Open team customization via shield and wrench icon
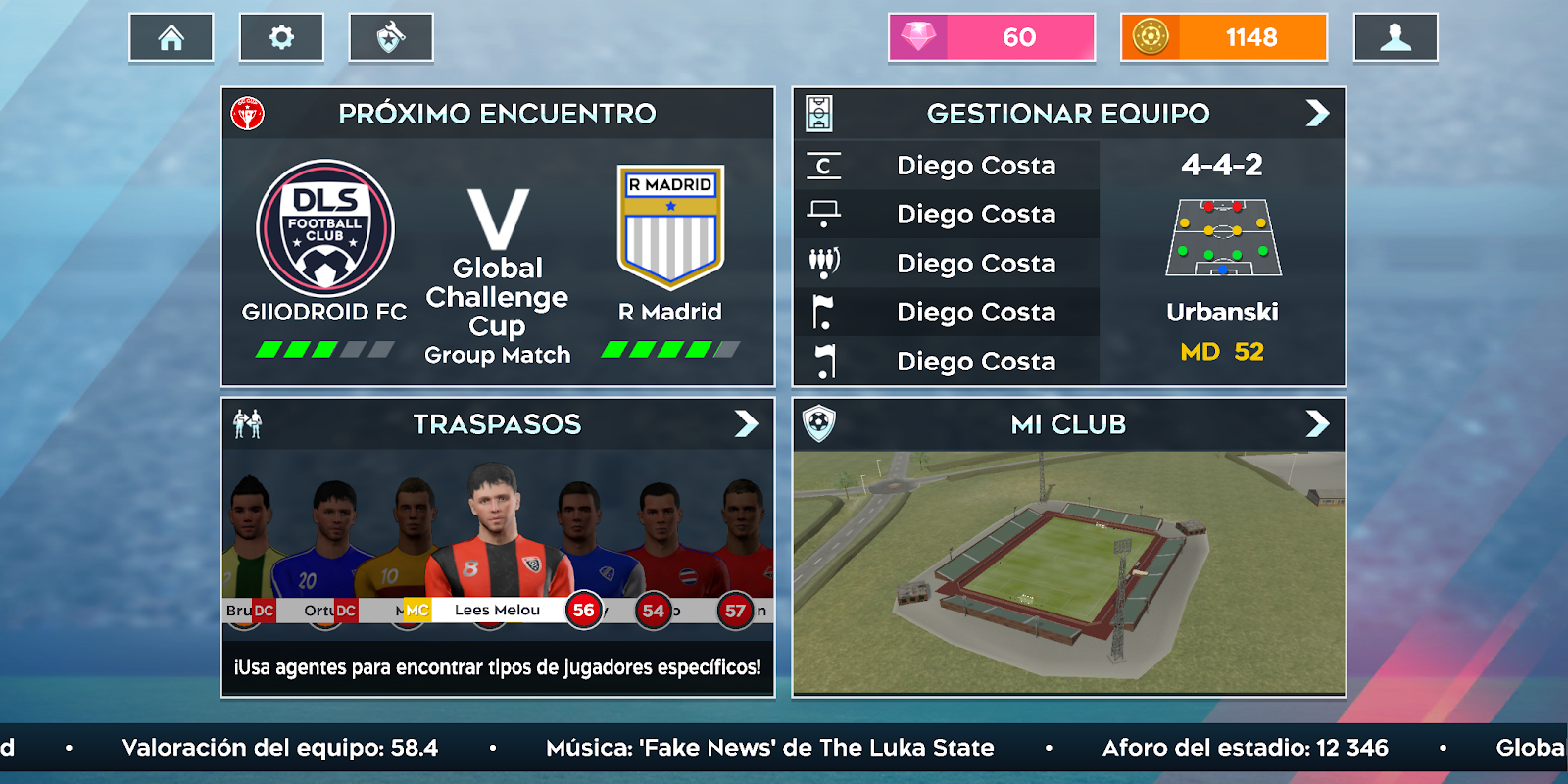The image size is (1568, 784). pos(391,37)
